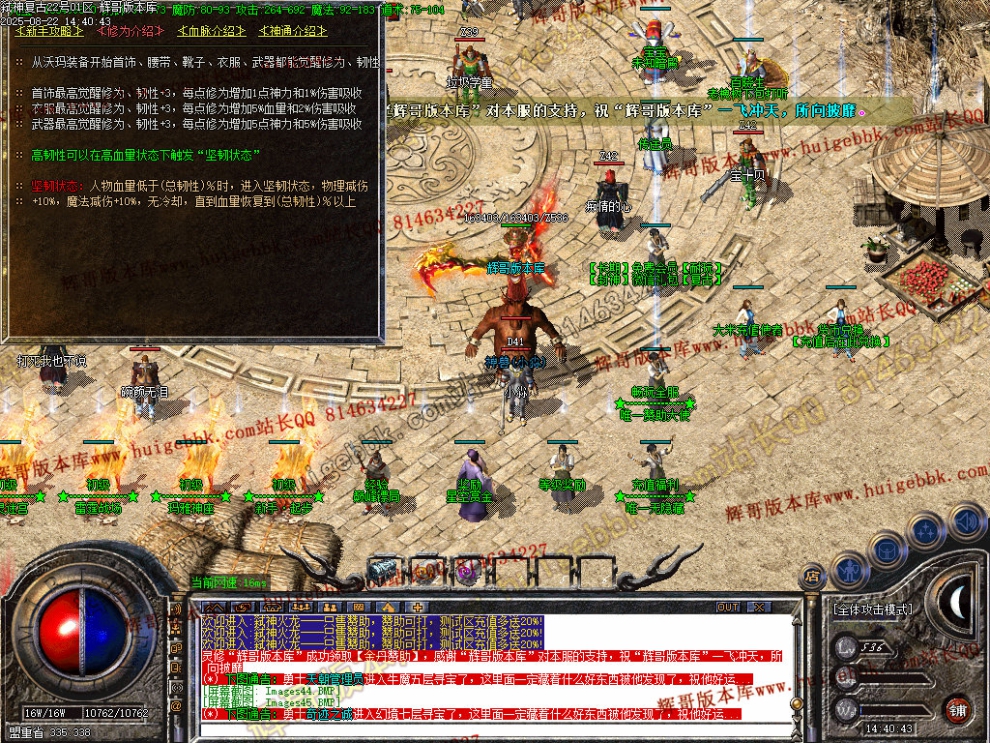
Task: Open the 新手攻略 guide link
Action: 48,31
